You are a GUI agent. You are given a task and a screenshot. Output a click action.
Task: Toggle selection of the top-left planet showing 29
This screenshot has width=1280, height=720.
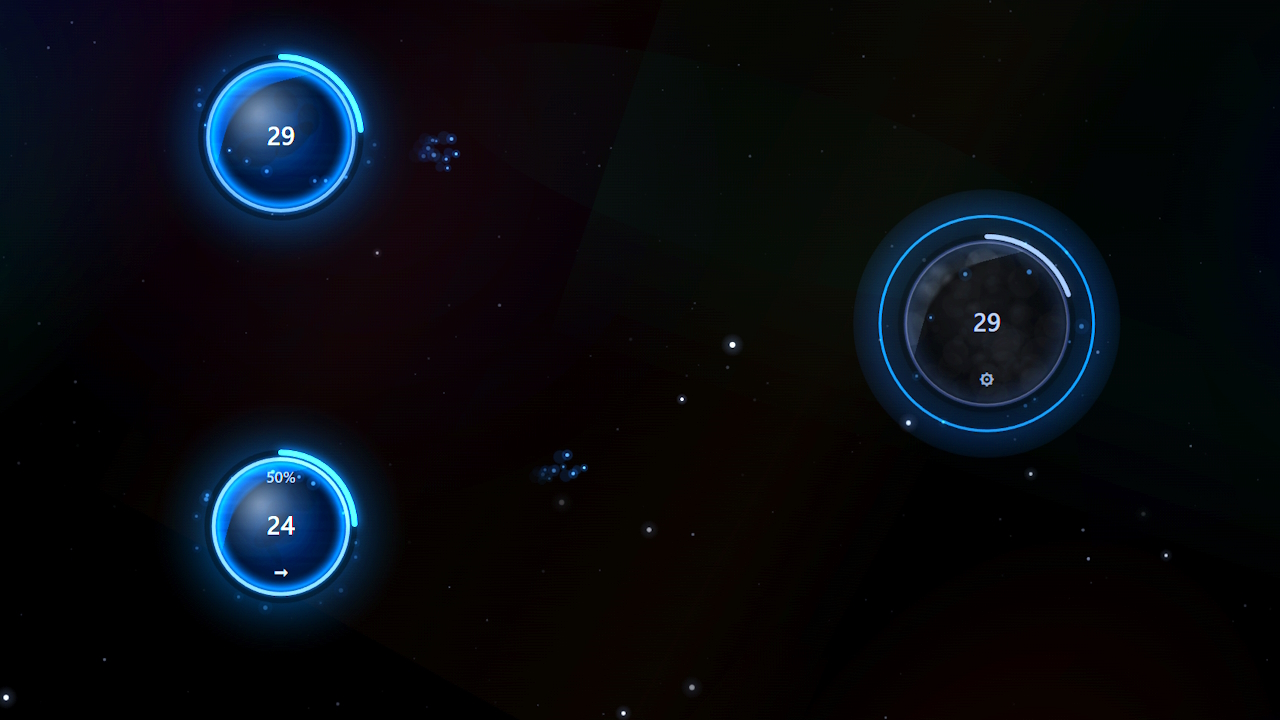pos(281,137)
